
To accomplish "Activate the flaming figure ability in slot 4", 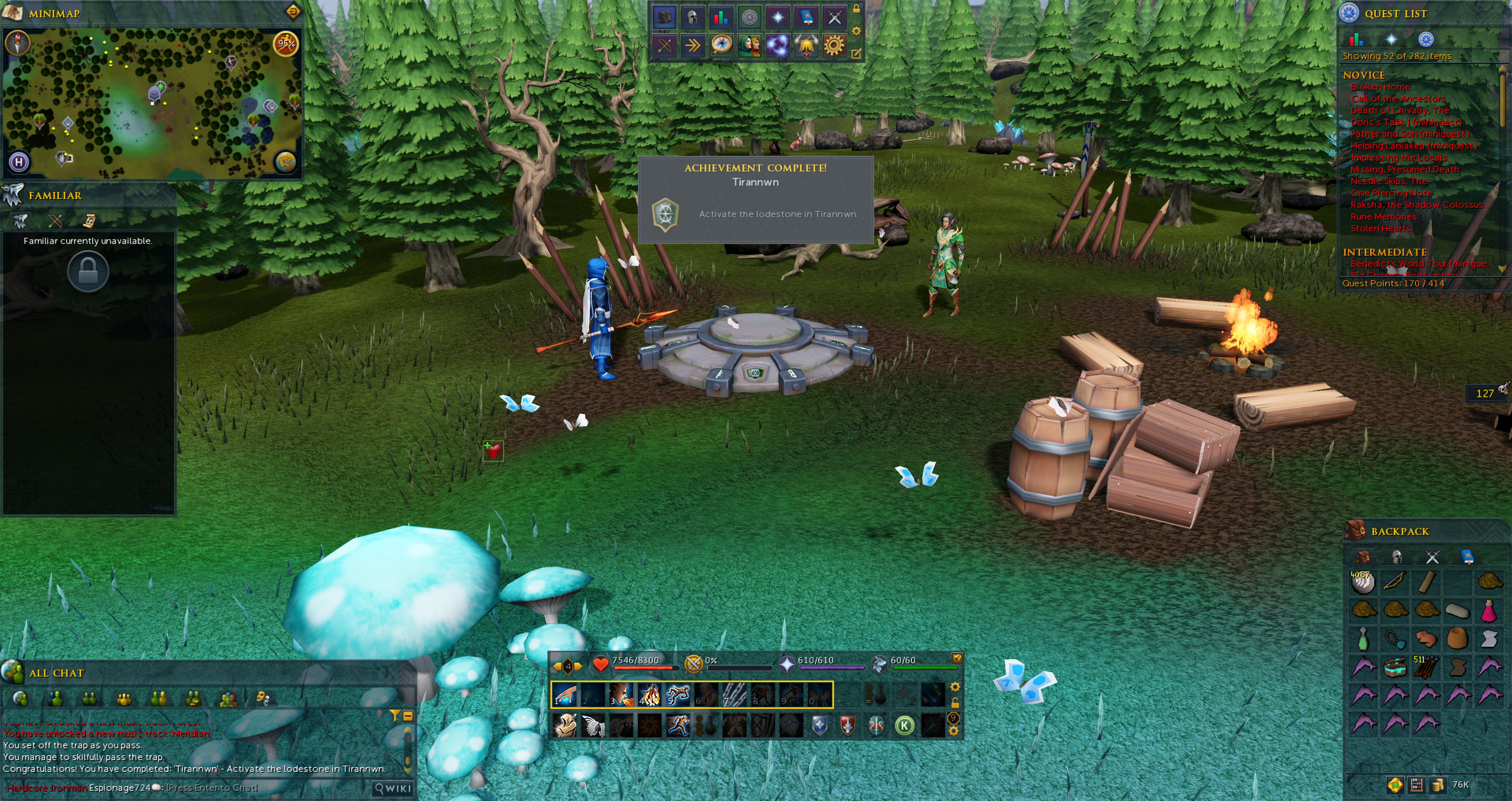I will coord(649,695).
